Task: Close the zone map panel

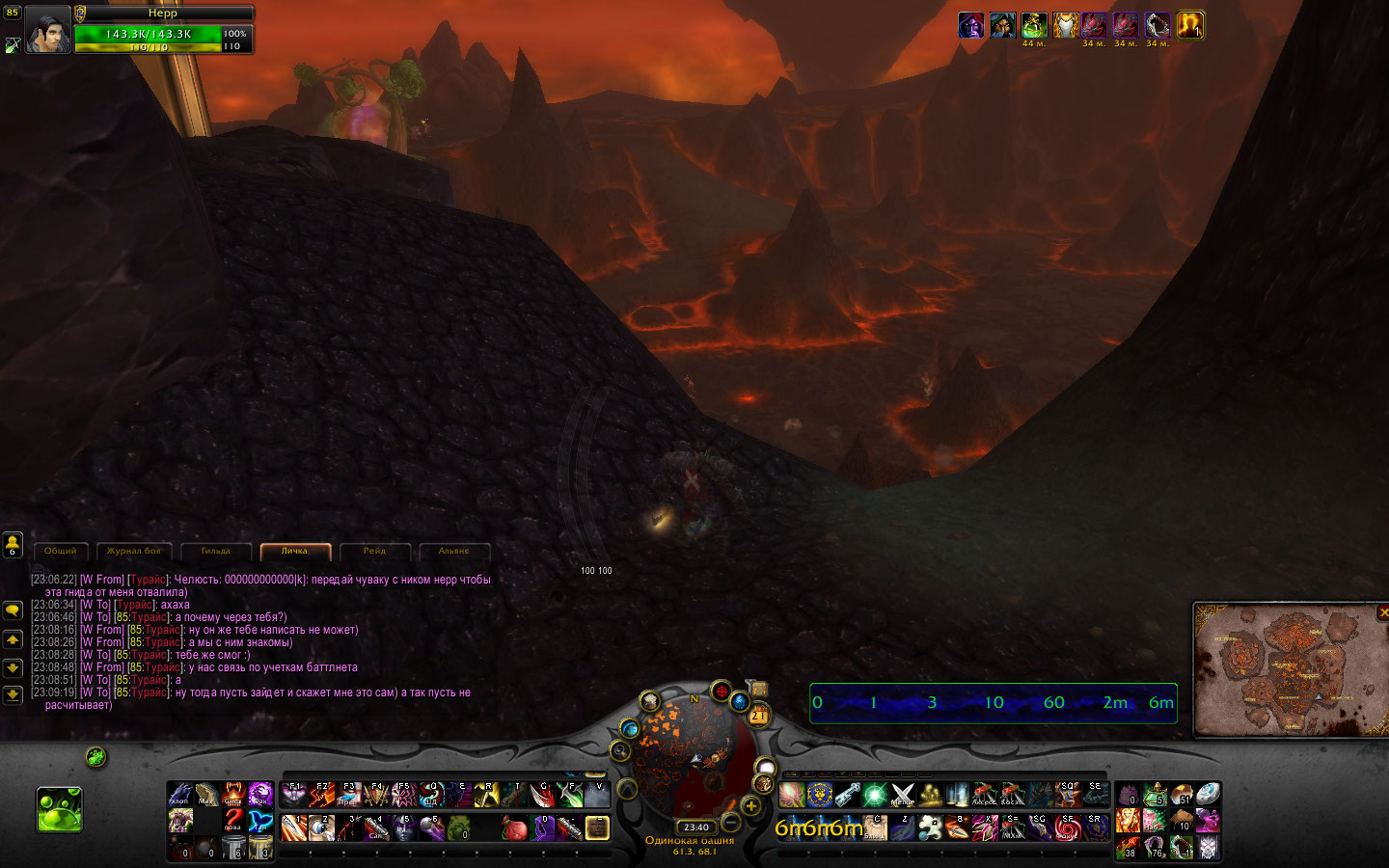Action: 1383,612
